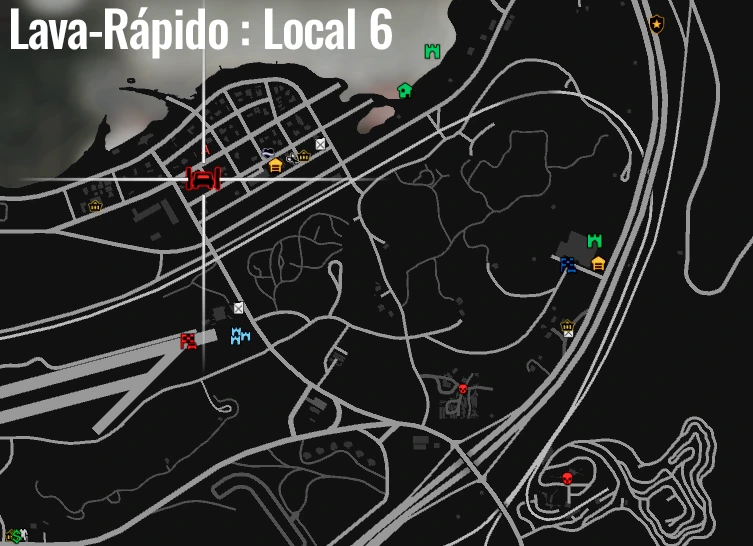The width and height of the screenshot is (753, 546).
Task: Select the yellow star badge marker
Action: pos(656,25)
